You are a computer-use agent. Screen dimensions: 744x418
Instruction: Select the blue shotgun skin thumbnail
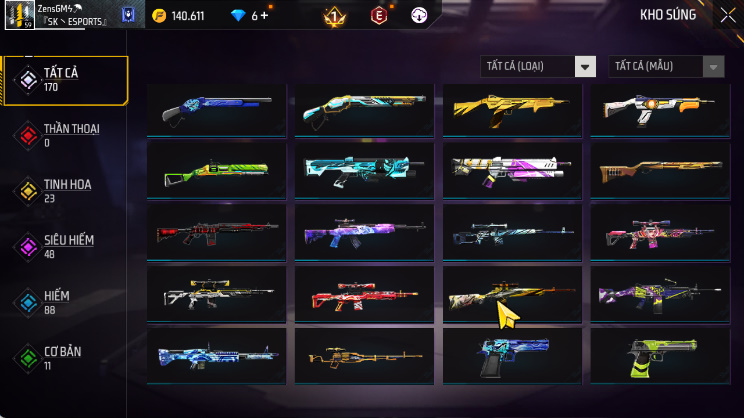(x=217, y=109)
